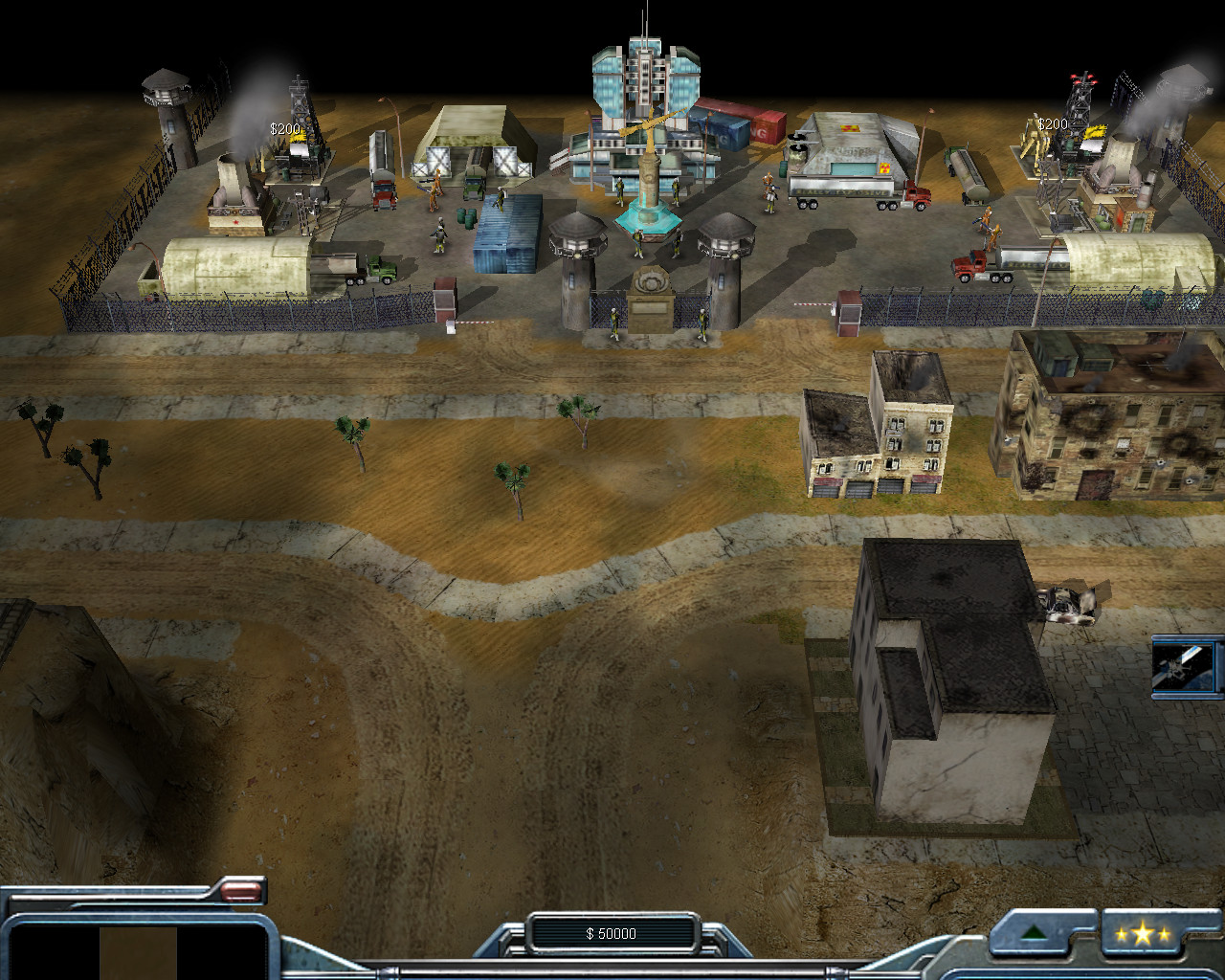1225x980 pixels.
Task: Click the green triangle control bar toggle
Action: click(1033, 933)
